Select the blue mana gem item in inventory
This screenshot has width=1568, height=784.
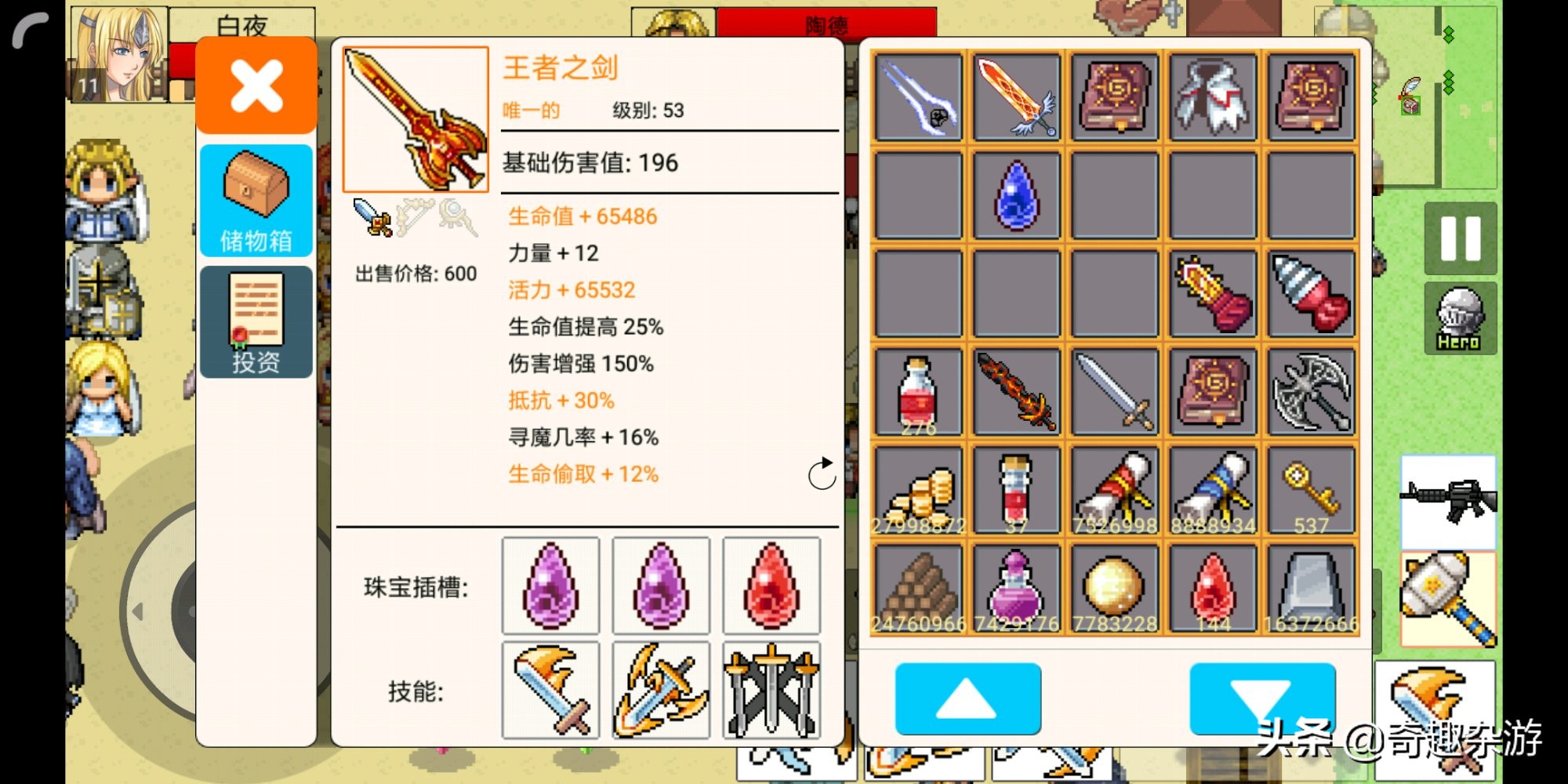[1014, 194]
